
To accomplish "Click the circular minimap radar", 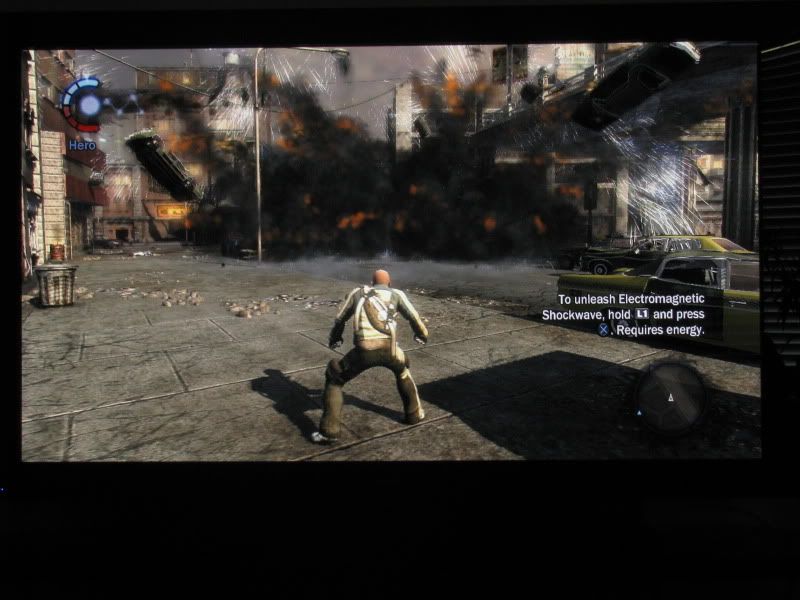I will pyautogui.click(x=671, y=396).
